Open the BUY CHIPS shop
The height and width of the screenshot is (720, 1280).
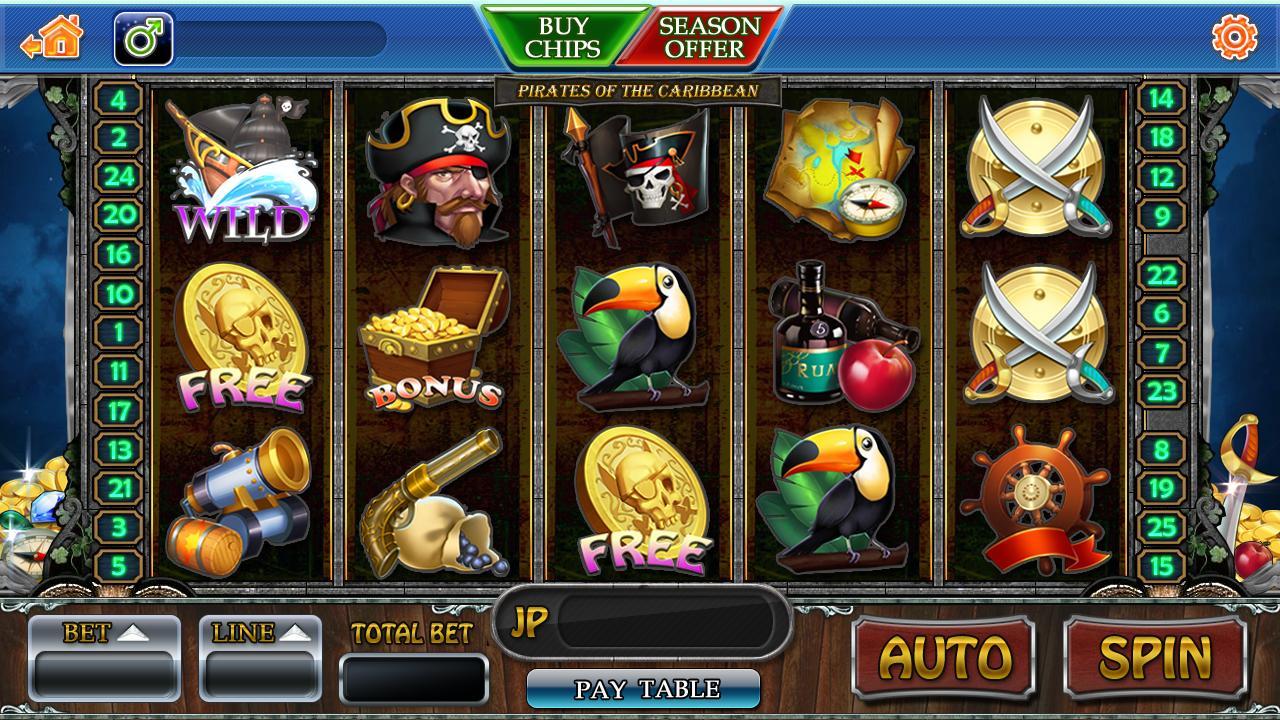coord(563,37)
